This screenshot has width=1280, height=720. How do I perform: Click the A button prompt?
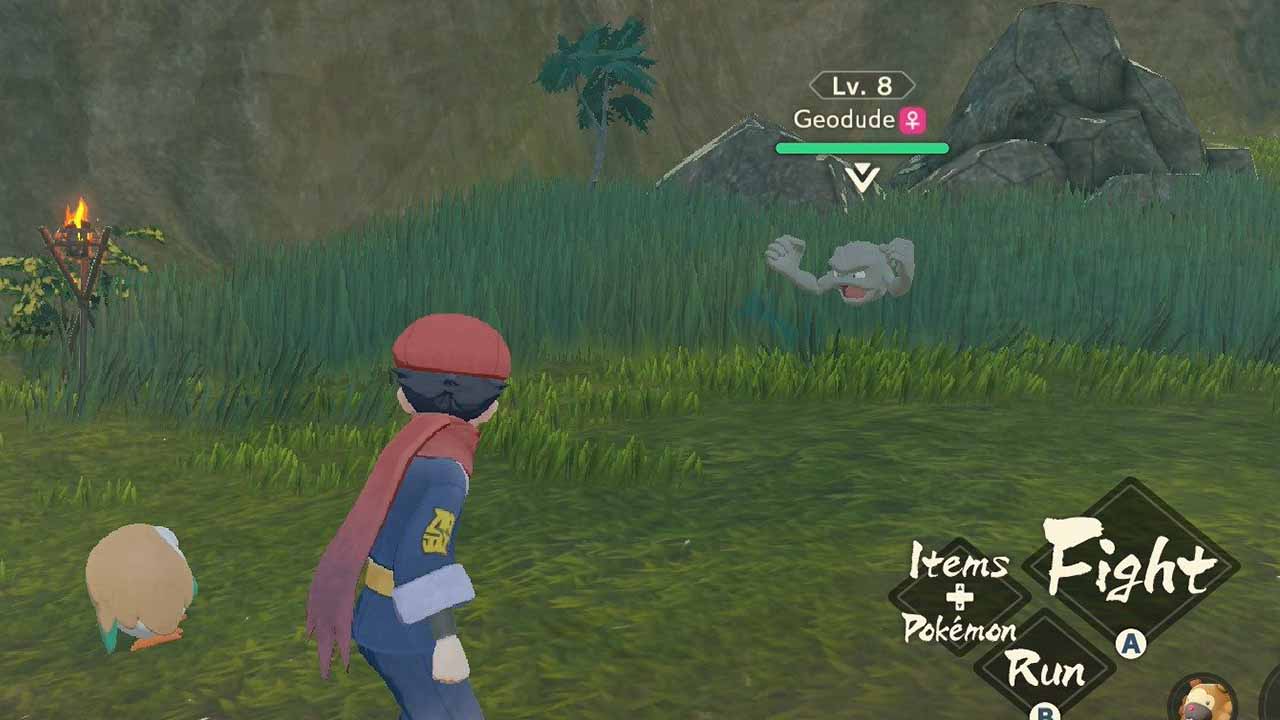tap(1130, 643)
